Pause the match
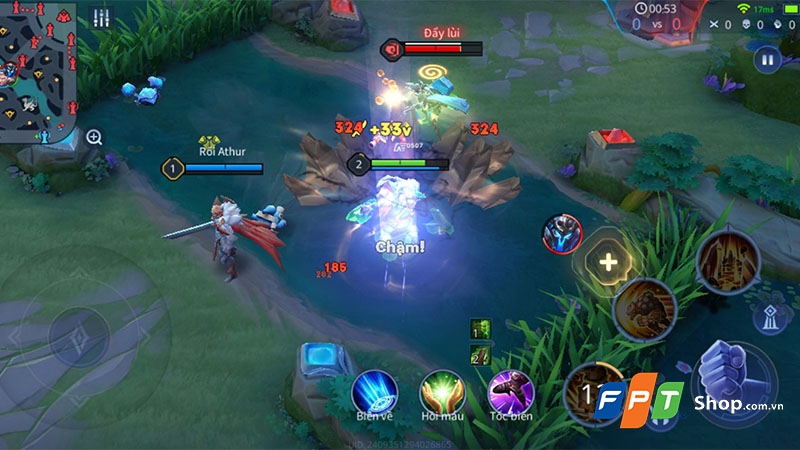The height and width of the screenshot is (450, 800). click(x=767, y=60)
